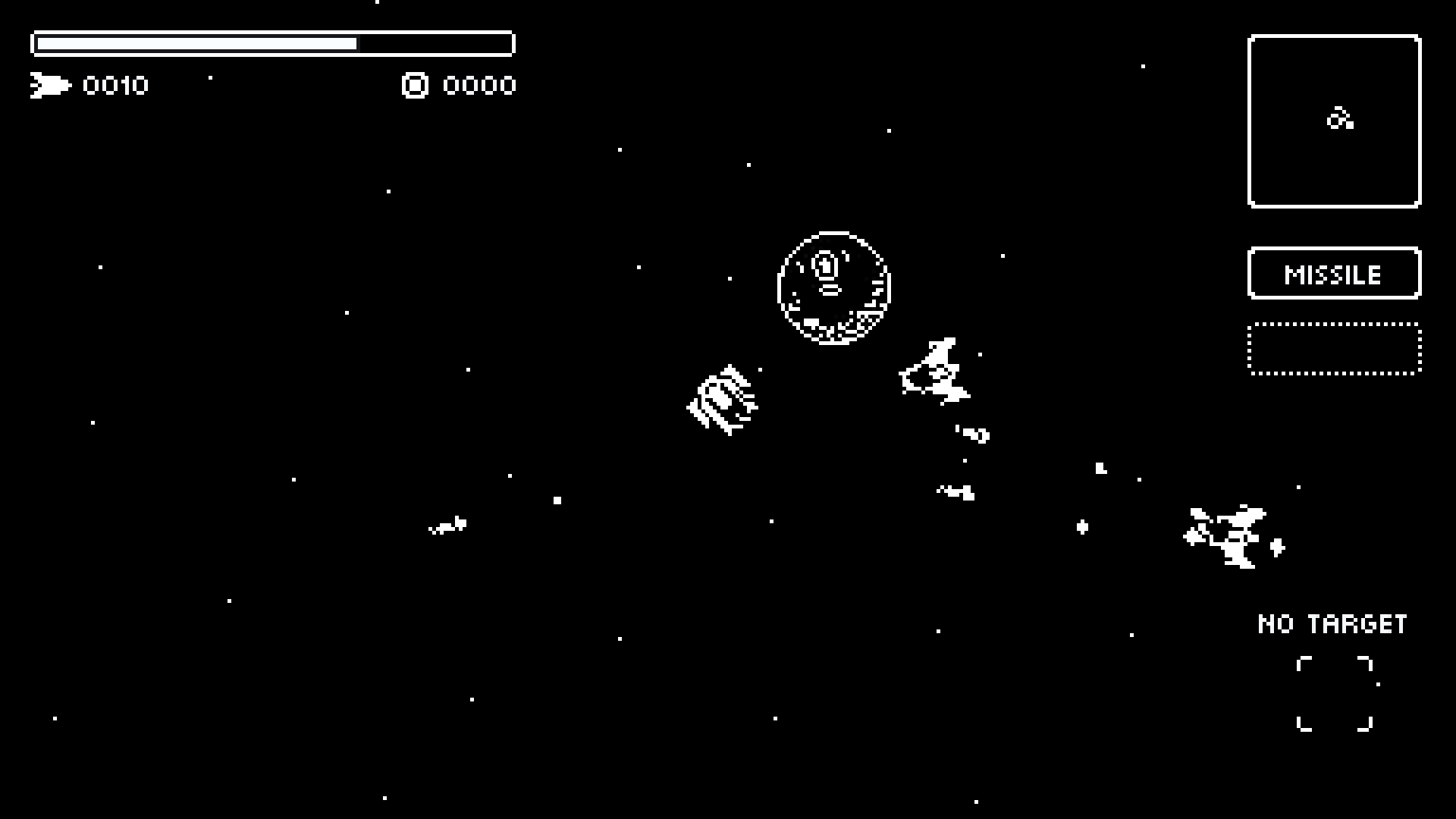Click the small wreckage left of center

(447, 523)
